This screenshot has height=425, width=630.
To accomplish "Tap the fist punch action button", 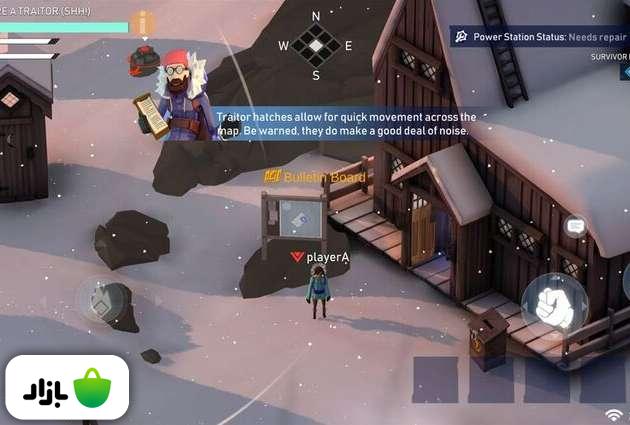I will click(554, 303).
